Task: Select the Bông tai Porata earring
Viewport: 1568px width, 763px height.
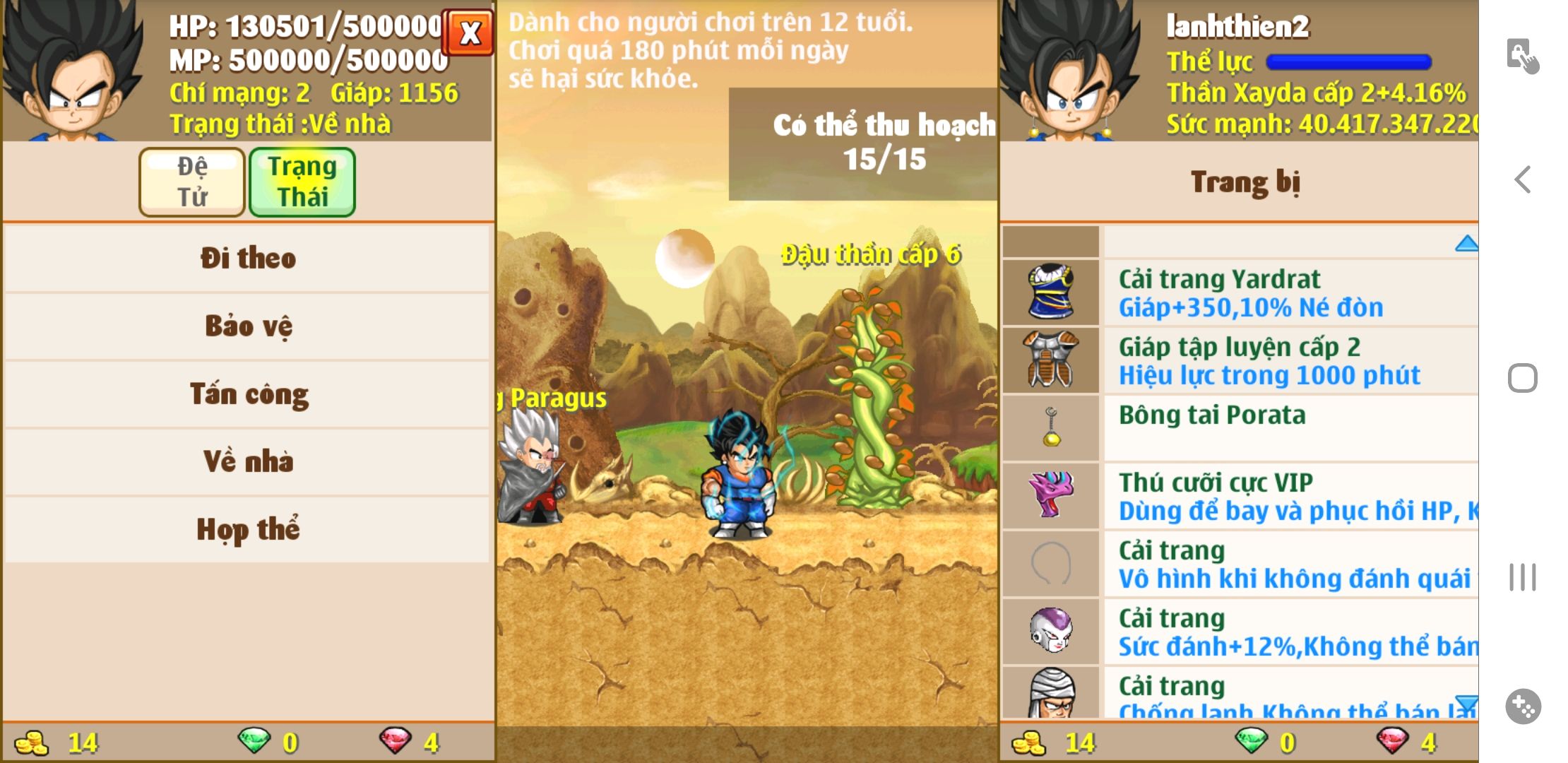Action: [1240, 427]
